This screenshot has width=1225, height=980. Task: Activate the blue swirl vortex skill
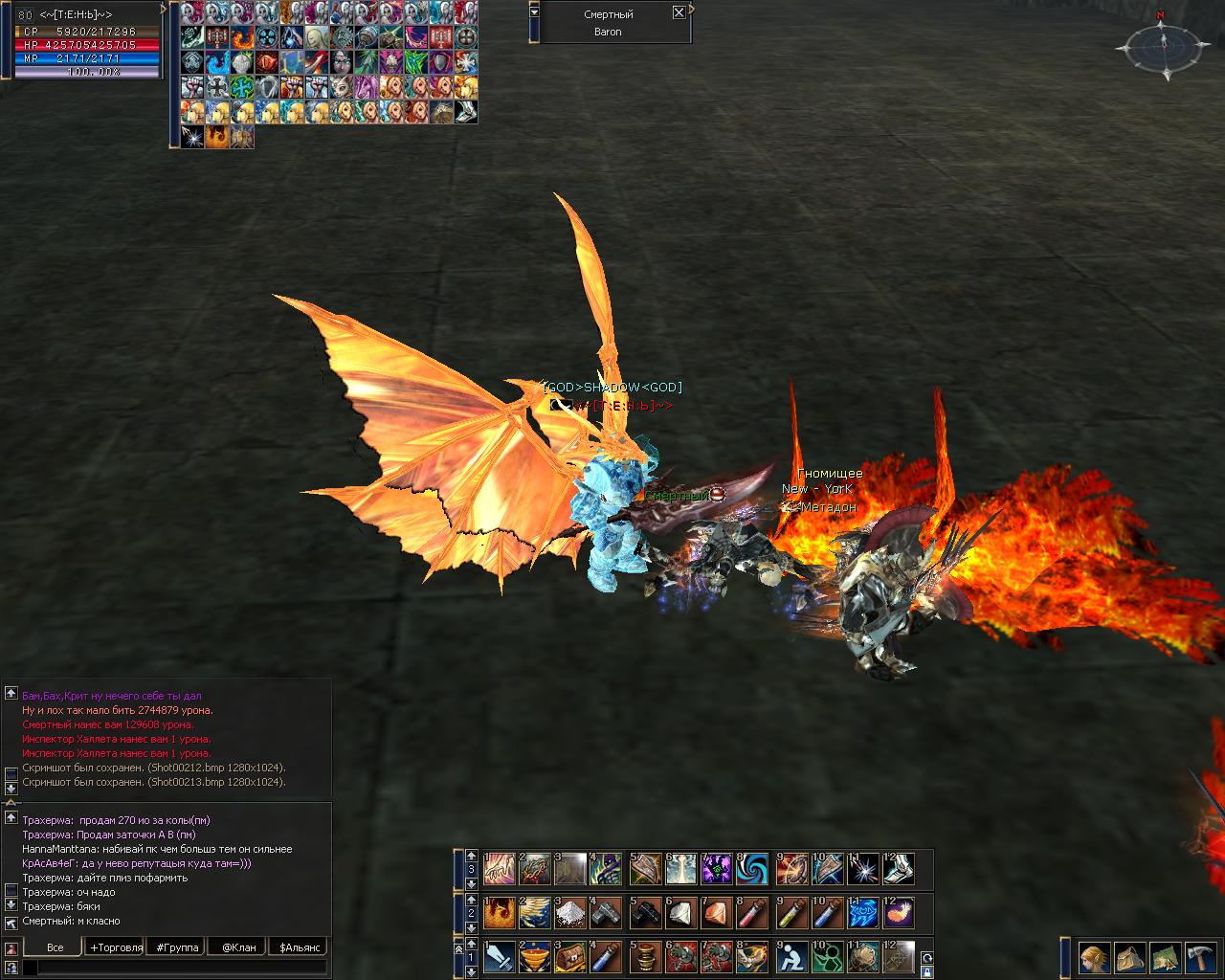[x=753, y=869]
